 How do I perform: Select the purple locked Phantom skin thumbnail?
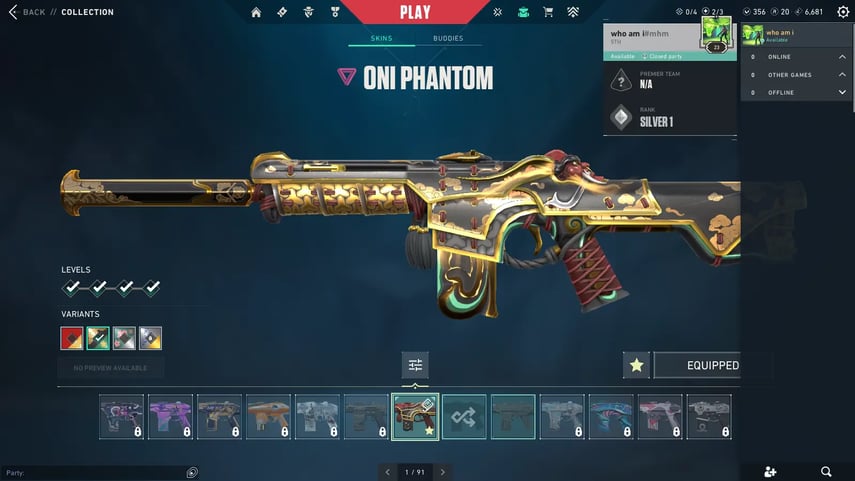(170, 416)
